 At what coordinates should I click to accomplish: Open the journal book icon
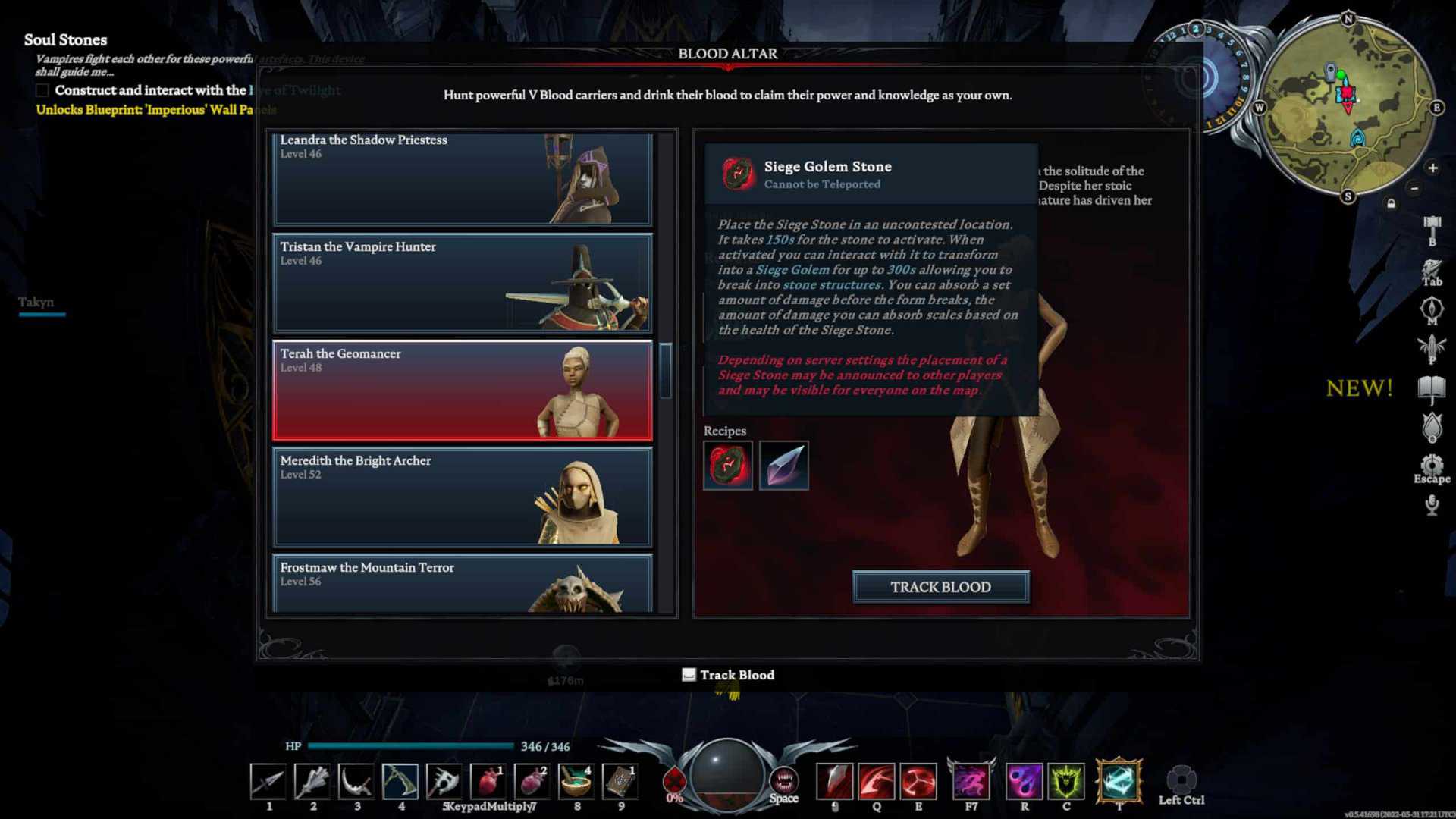[x=1432, y=390]
